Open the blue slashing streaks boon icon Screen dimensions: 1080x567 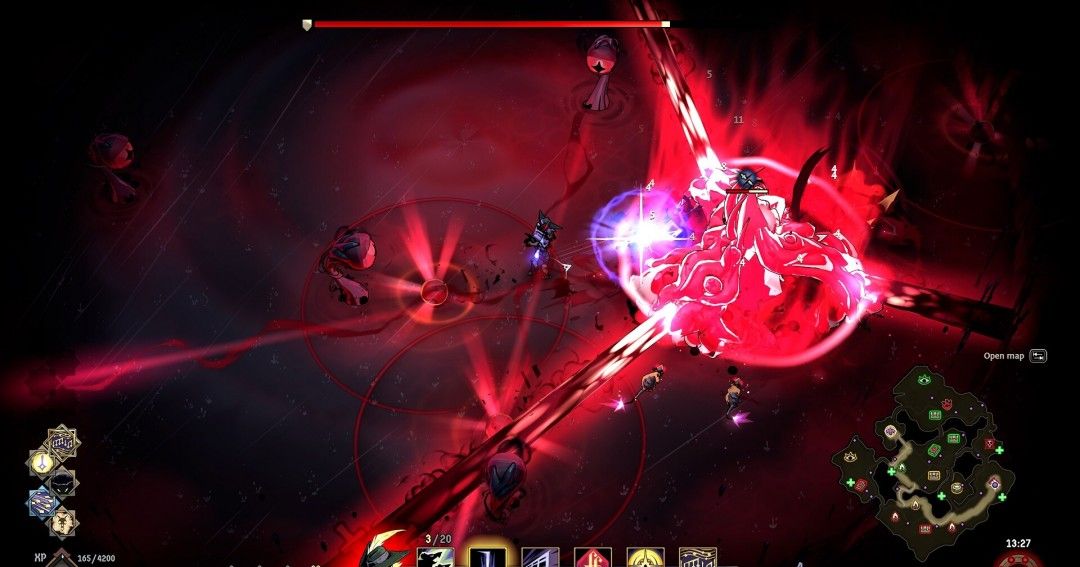tap(42, 501)
